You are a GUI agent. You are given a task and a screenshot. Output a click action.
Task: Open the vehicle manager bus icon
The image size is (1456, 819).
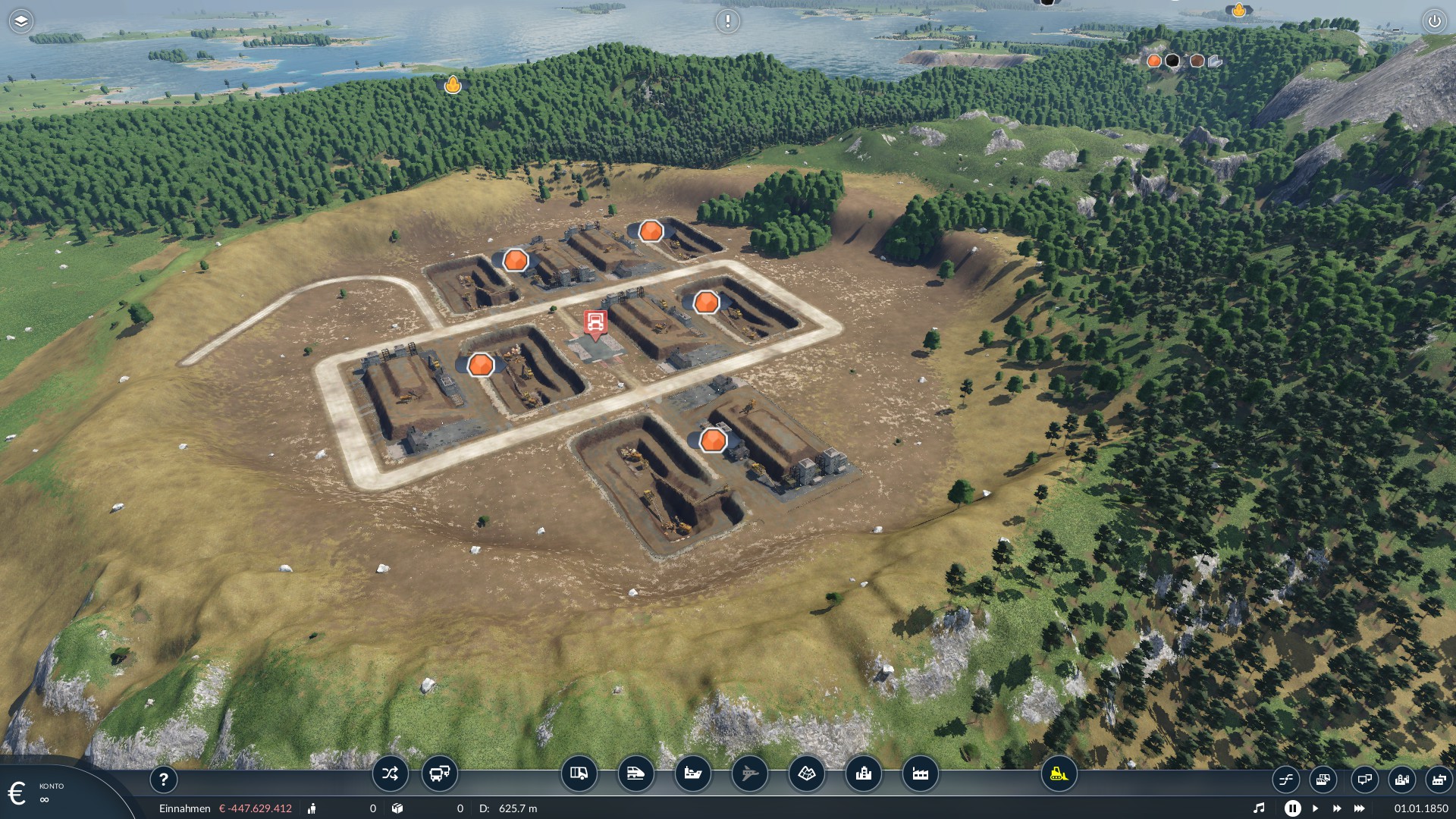(x=439, y=773)
